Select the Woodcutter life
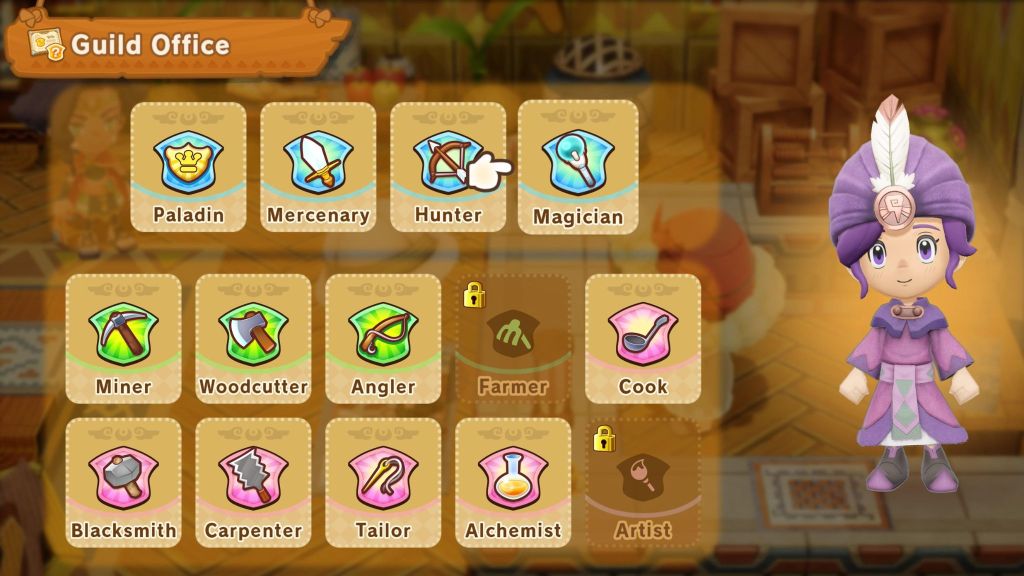This screenshot has width=1024, height=576. tap(253, 338)
